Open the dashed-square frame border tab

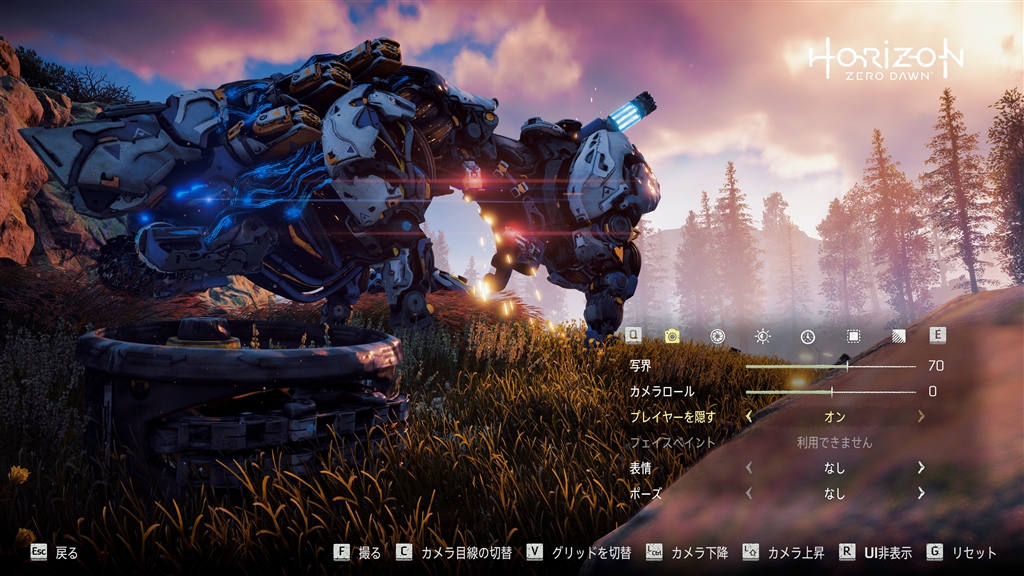point(853,336)
